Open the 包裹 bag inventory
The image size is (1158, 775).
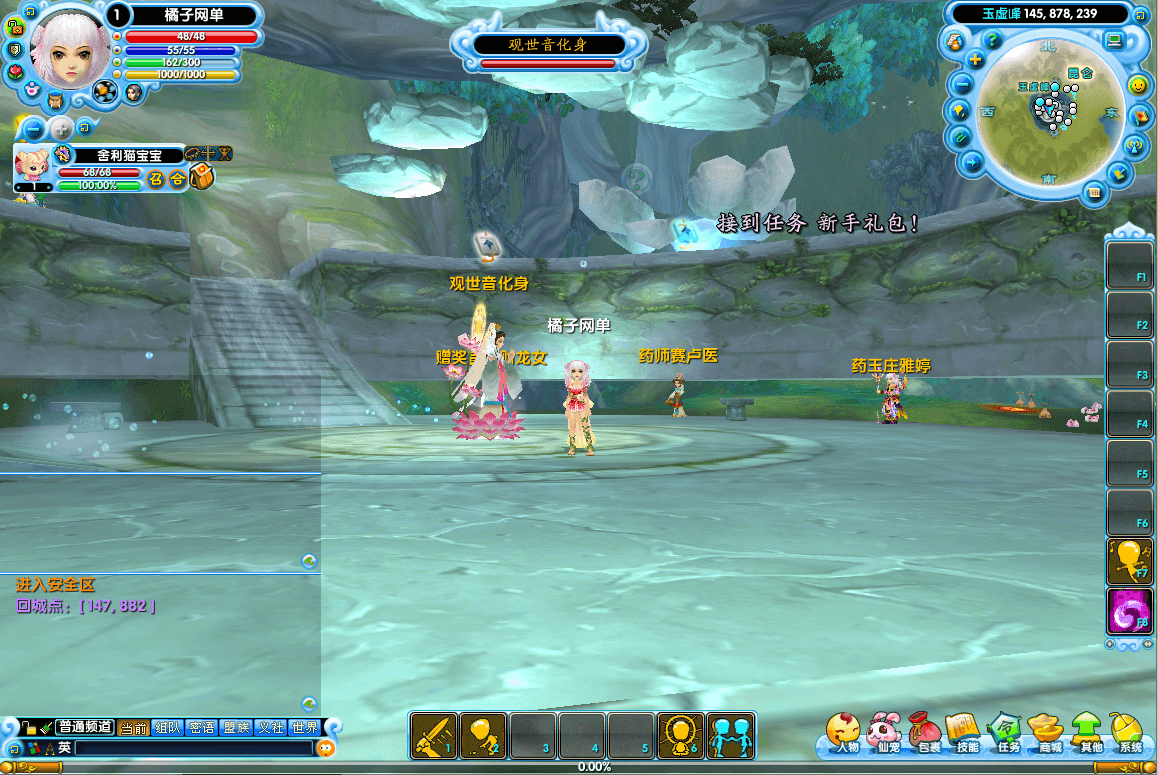click(x=927, y=733)
